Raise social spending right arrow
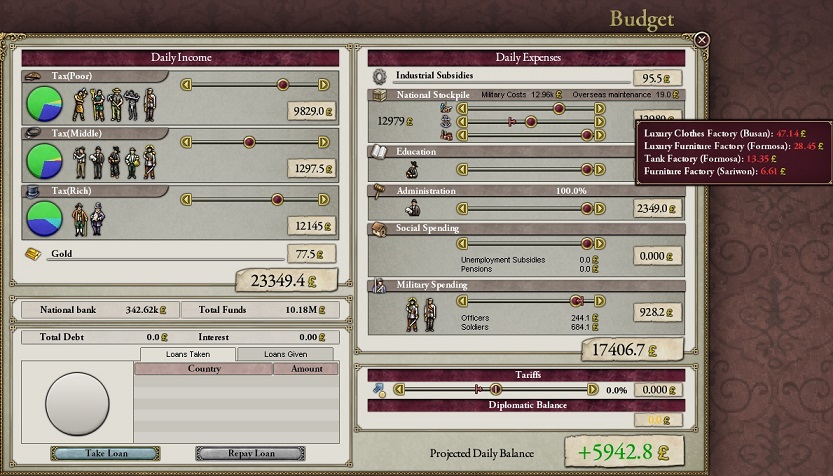Viewport: 833px width, 476px height. (x=600, y=243)
